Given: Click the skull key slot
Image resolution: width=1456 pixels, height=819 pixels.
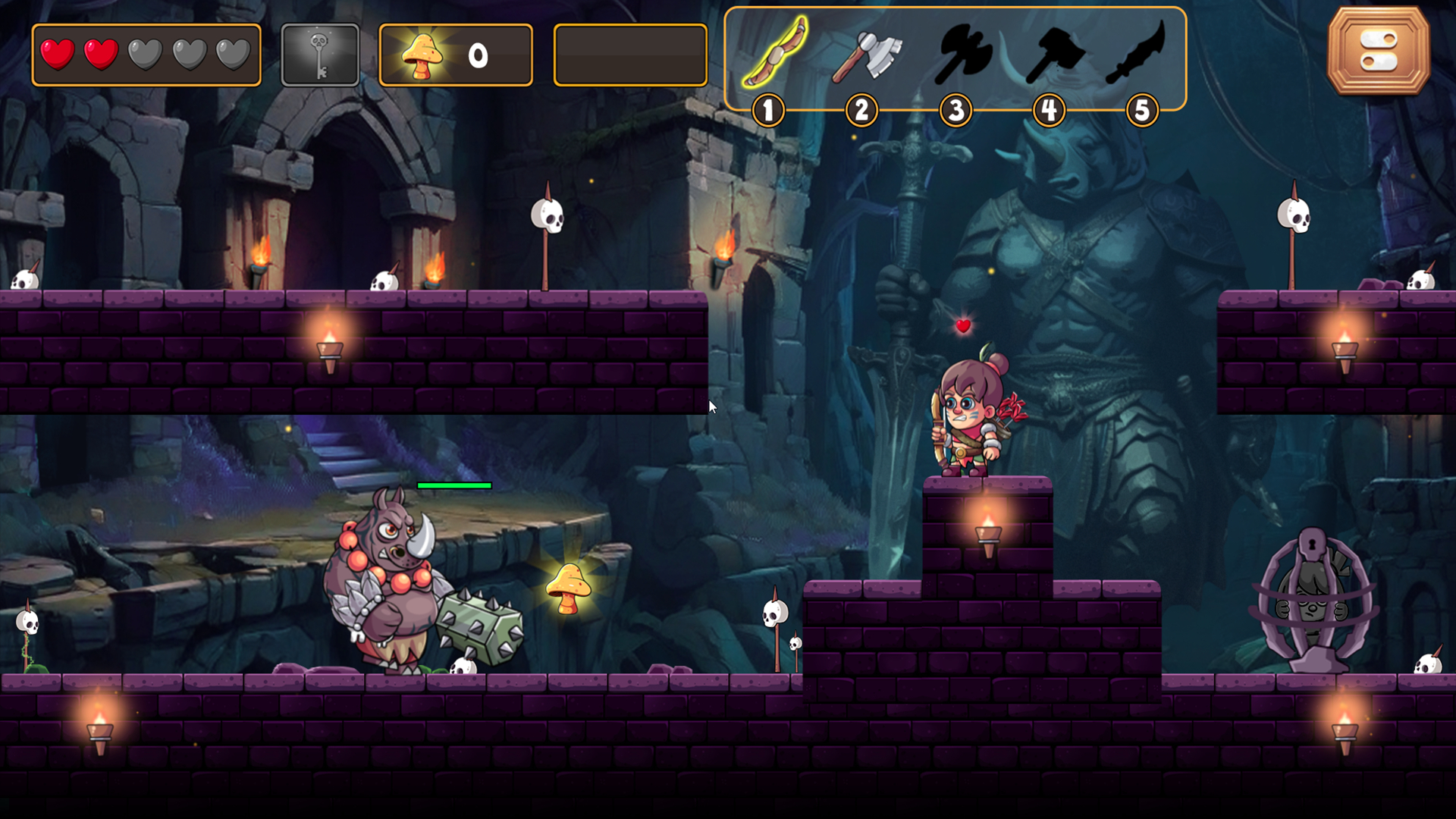Looking at the screenshot, I should click(x=320, y=55).
